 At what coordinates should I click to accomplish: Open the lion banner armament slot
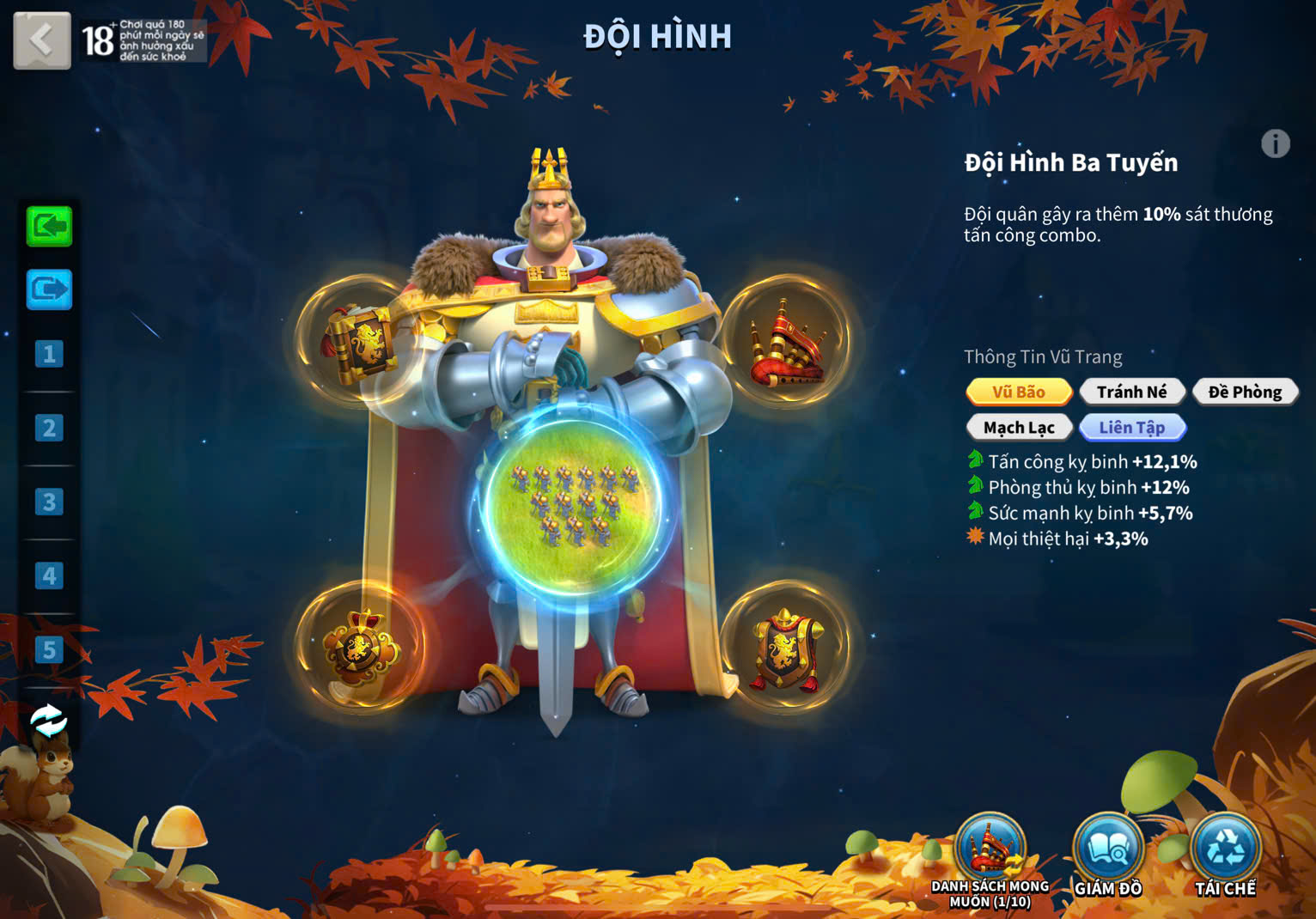pyautogui.click(x=785, y=648)
